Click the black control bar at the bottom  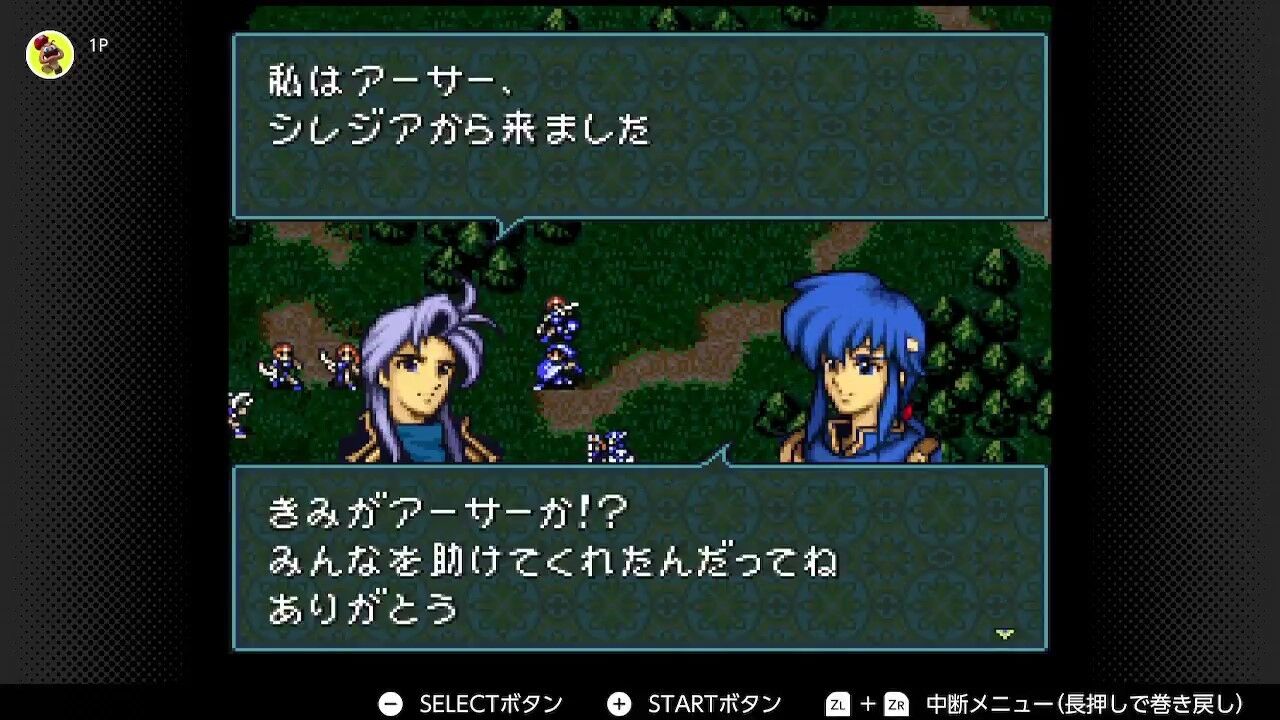640,702
